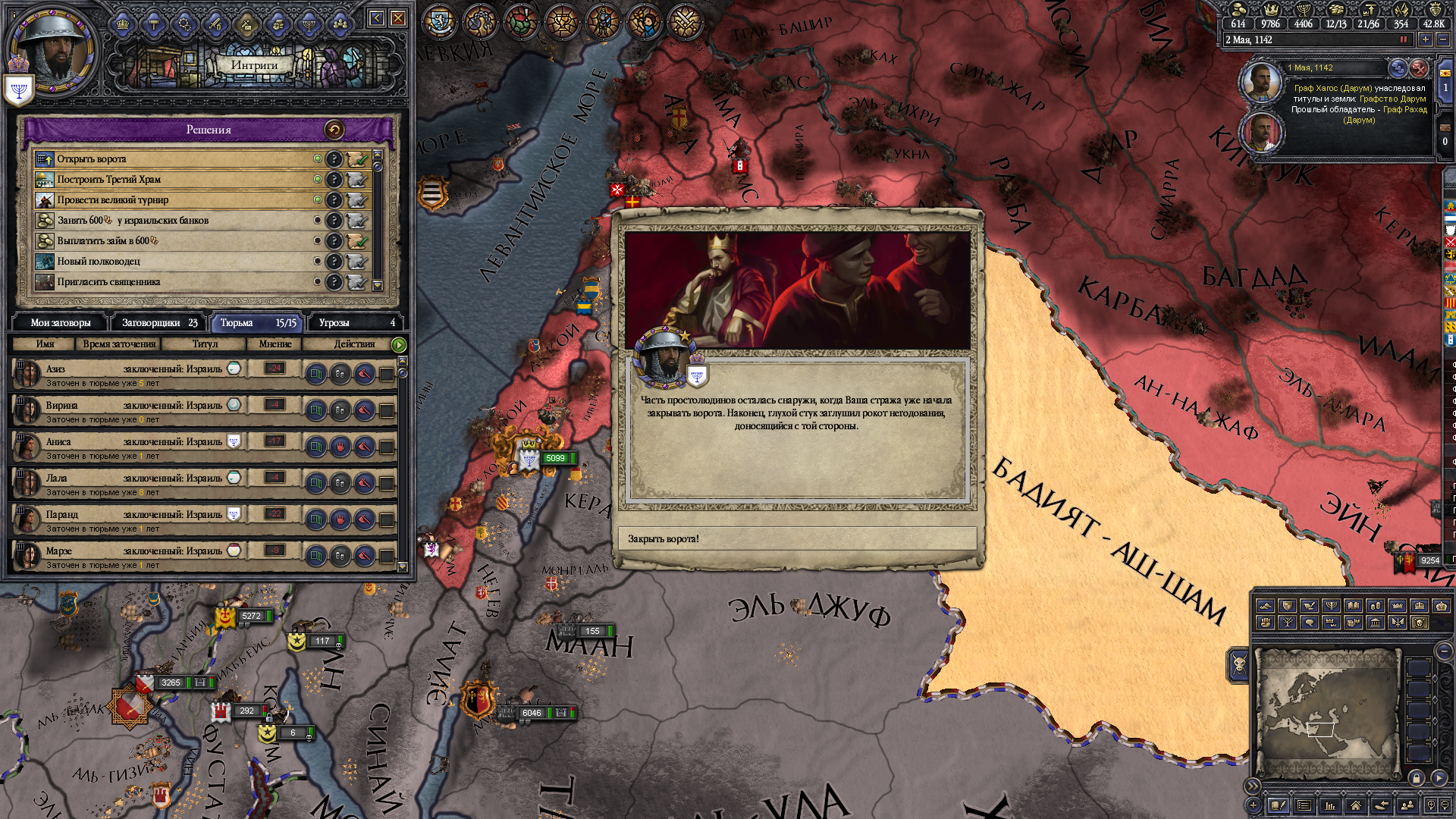Sort prisoners by "Имя" column
The width and height of the screenshot is (1456, 819).
pyautogui.click(x=45, y=344)
